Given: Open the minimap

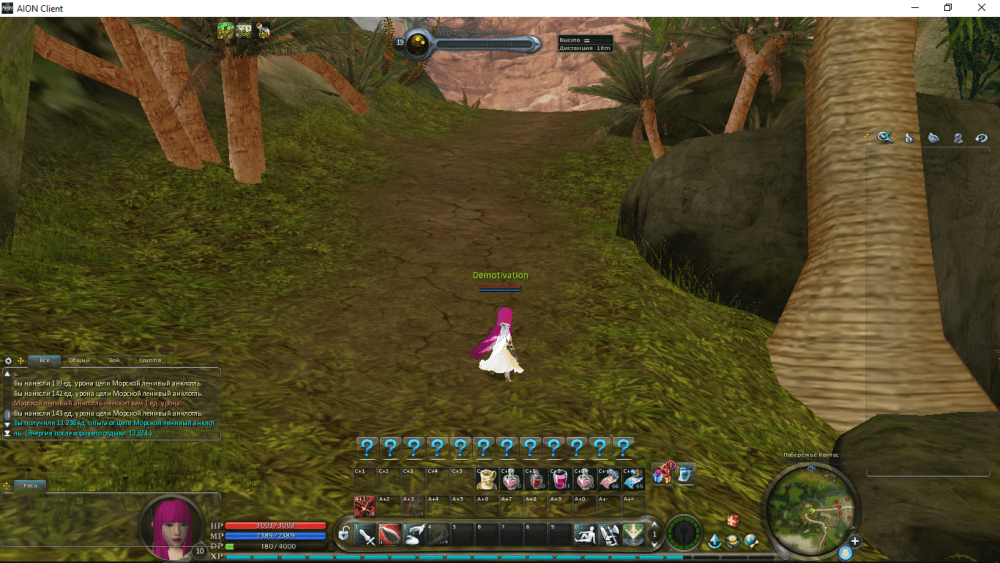Looking at the screenshot, I should [x=811, y=510].
